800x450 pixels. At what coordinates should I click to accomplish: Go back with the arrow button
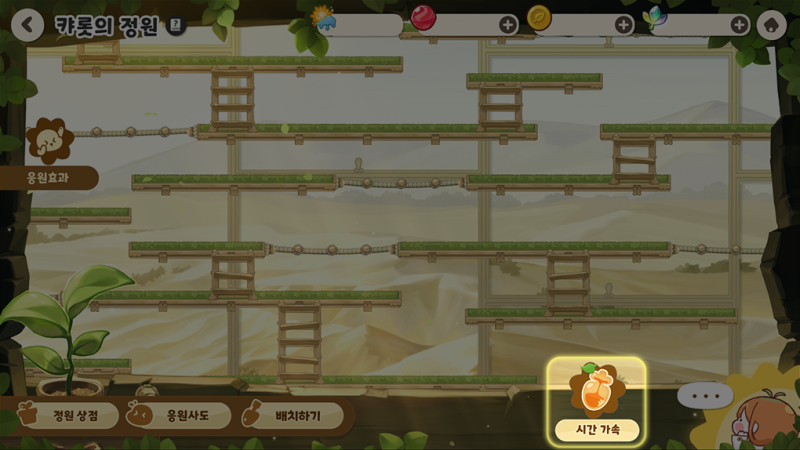(27, 25)
